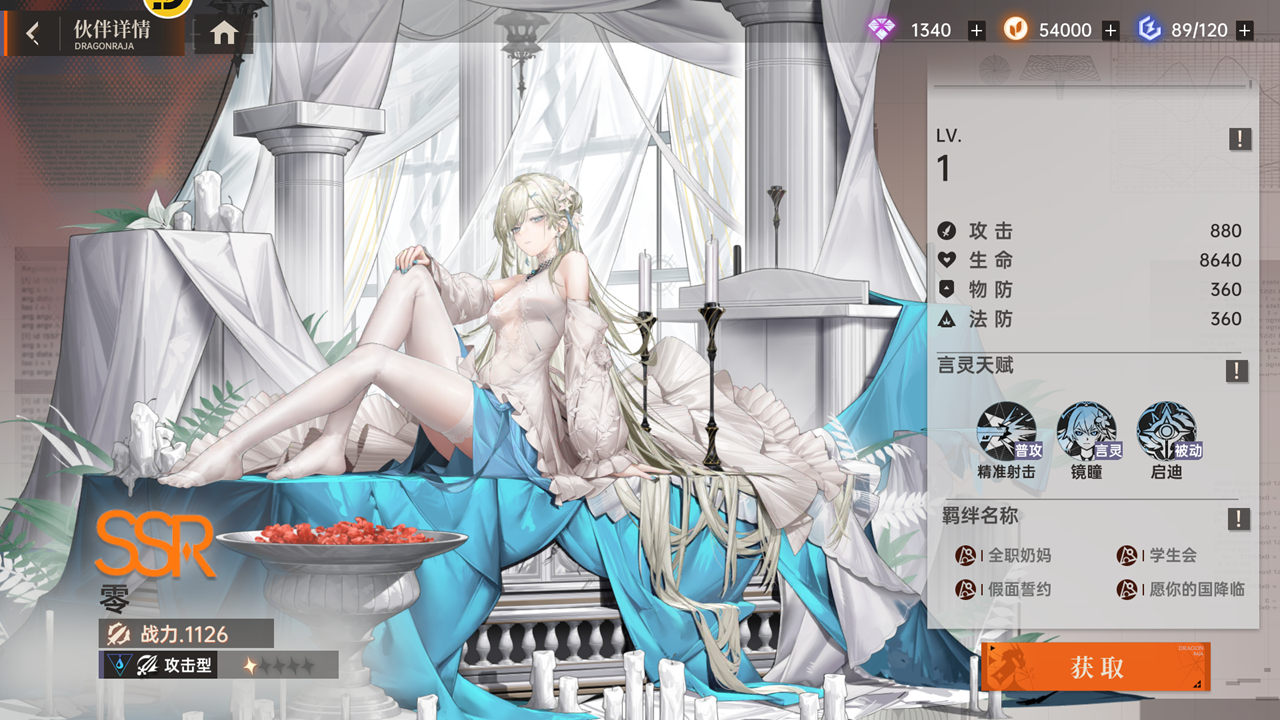
Task: View the 假面誓约 bond
Action: pyautogui.click(x=1005, y=589)
